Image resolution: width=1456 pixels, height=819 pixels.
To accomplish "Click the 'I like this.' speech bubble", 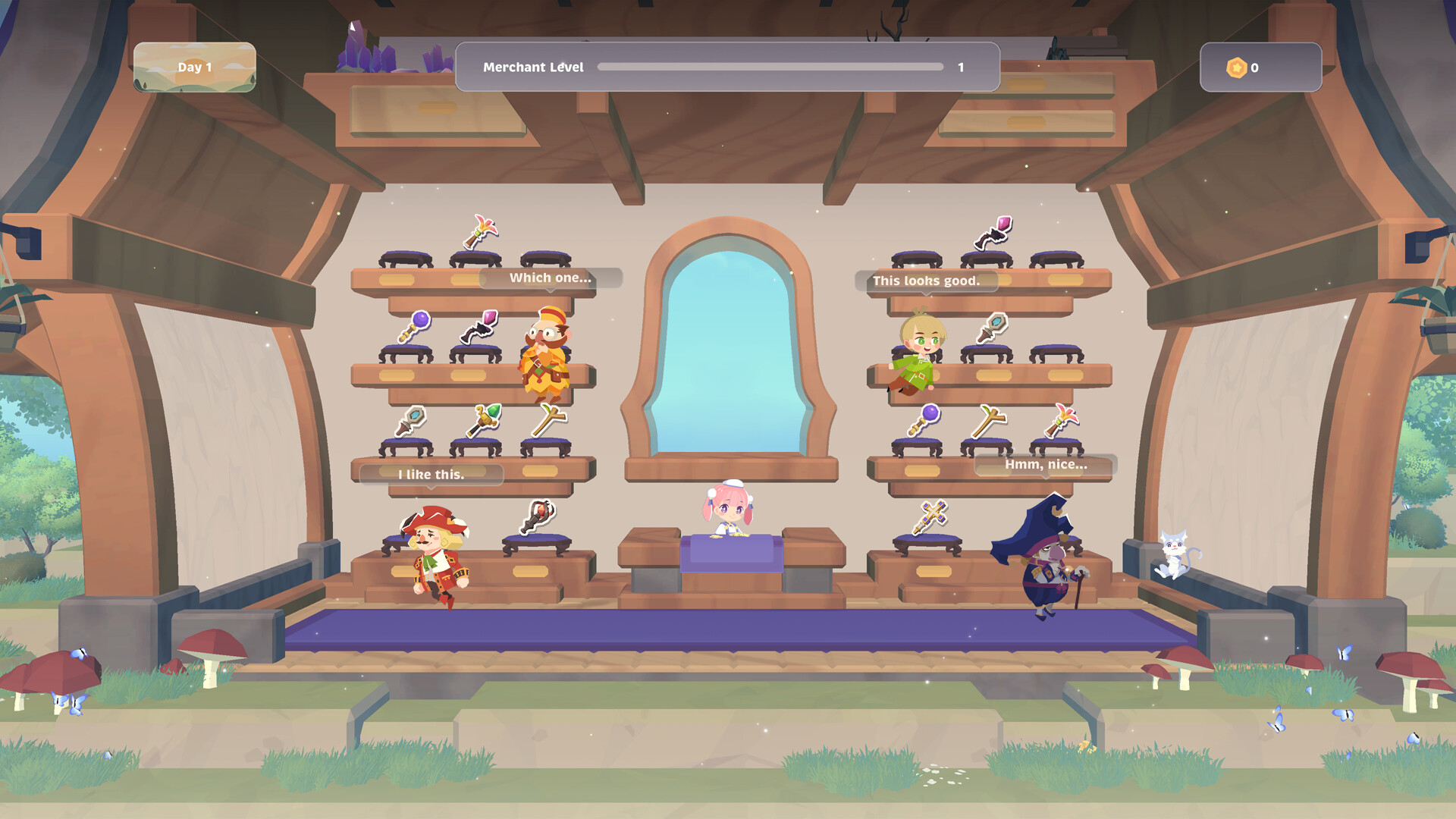I will pos(429,475).
